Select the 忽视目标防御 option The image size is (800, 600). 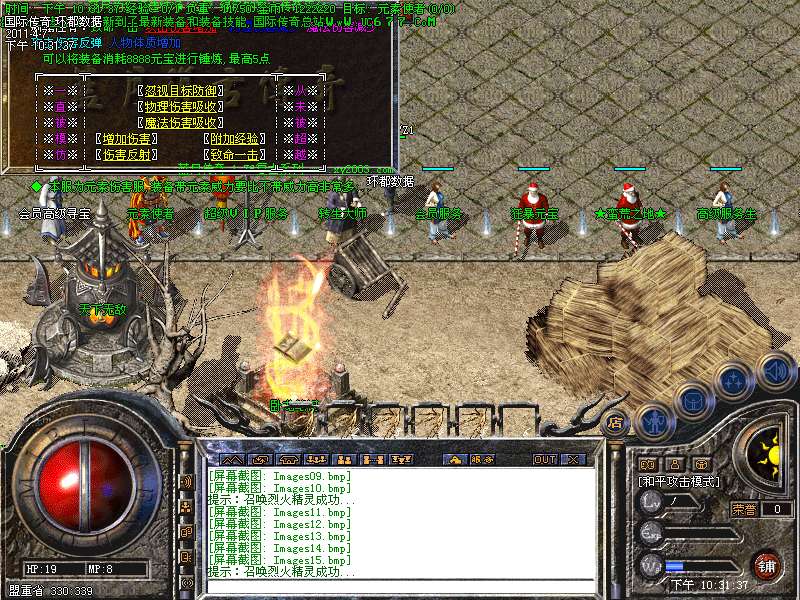pos(181,91)
